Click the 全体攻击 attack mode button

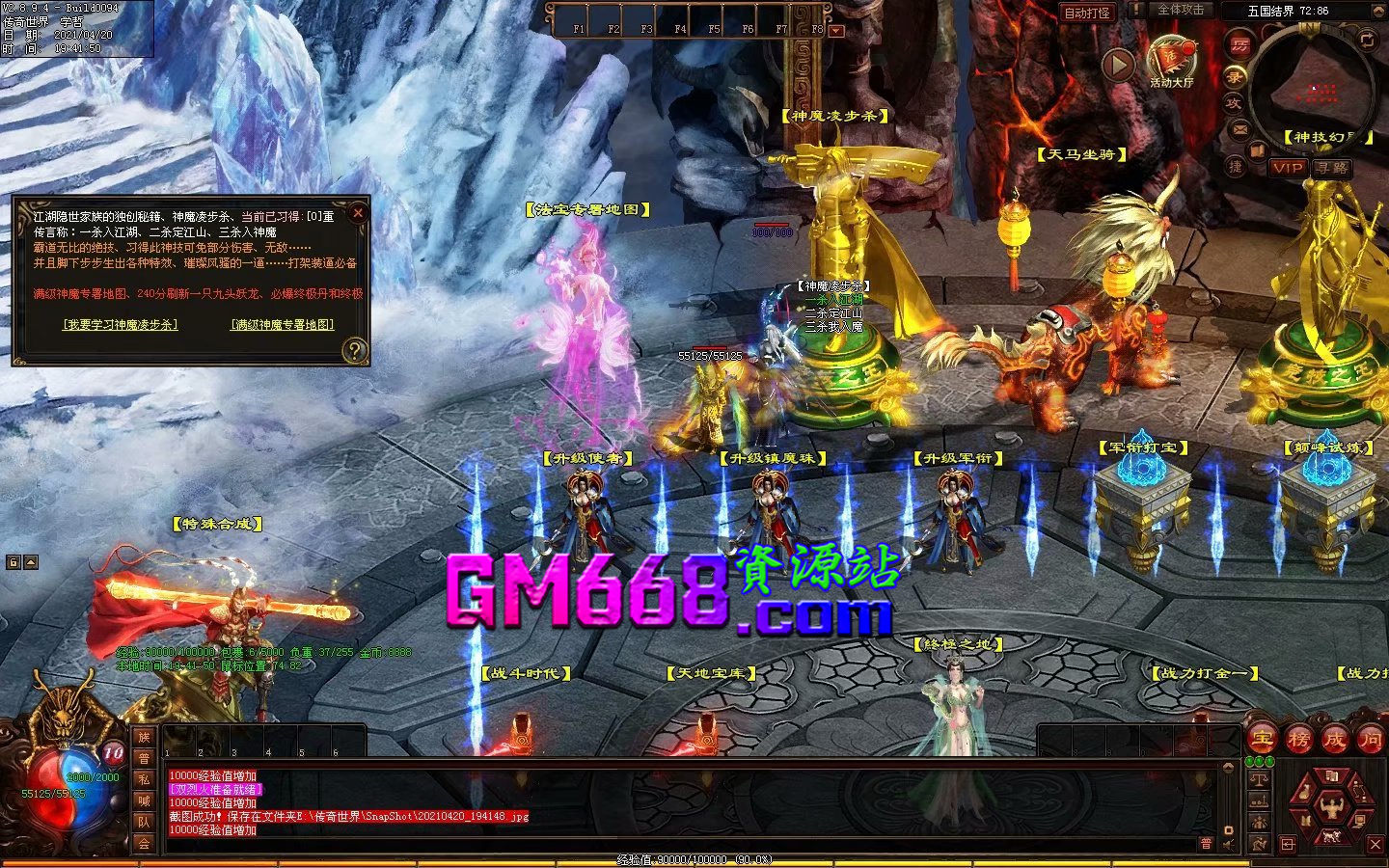[x=1180, y=10]
